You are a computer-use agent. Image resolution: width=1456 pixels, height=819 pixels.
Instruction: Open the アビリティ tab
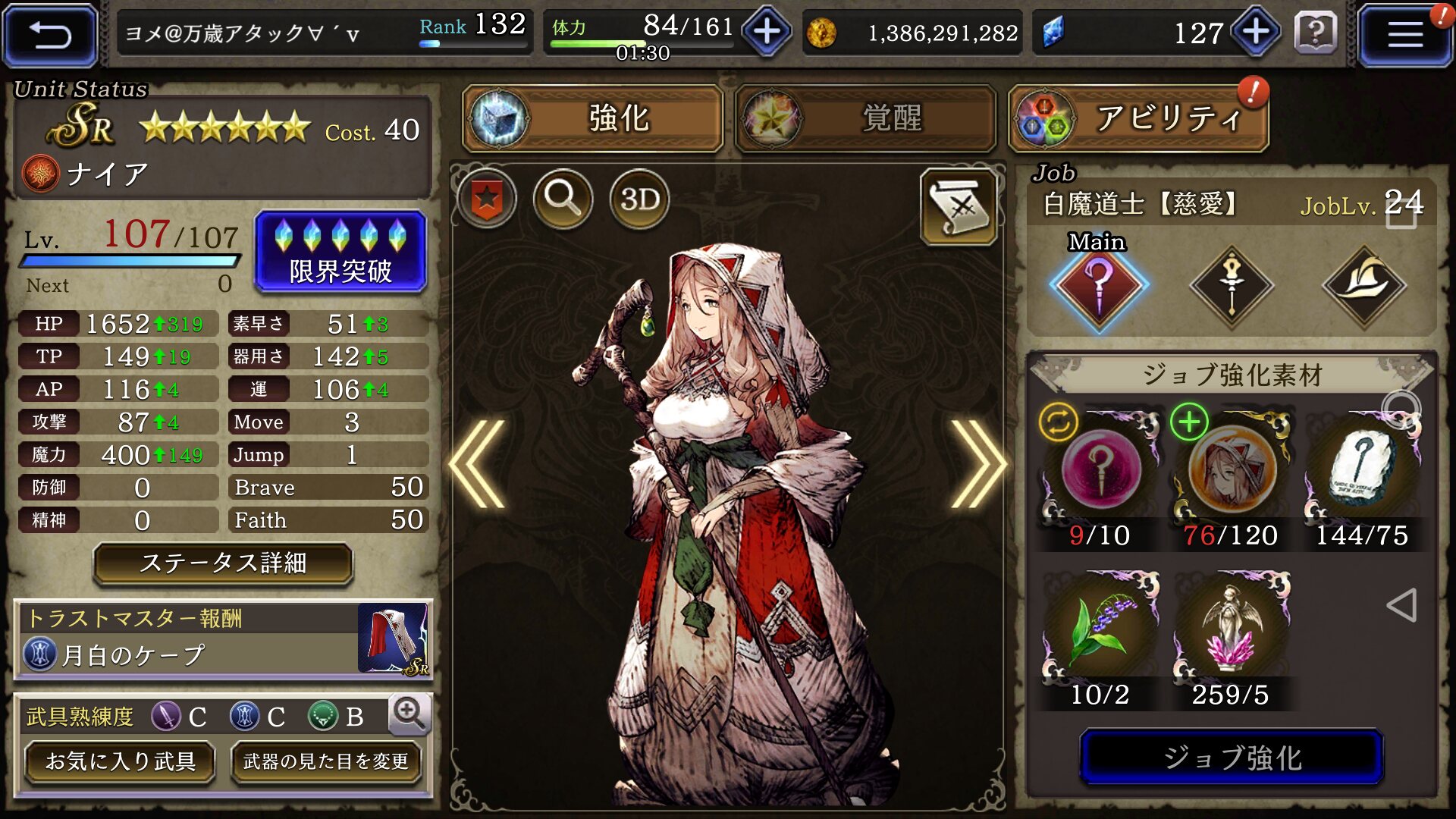(1138, 119)
